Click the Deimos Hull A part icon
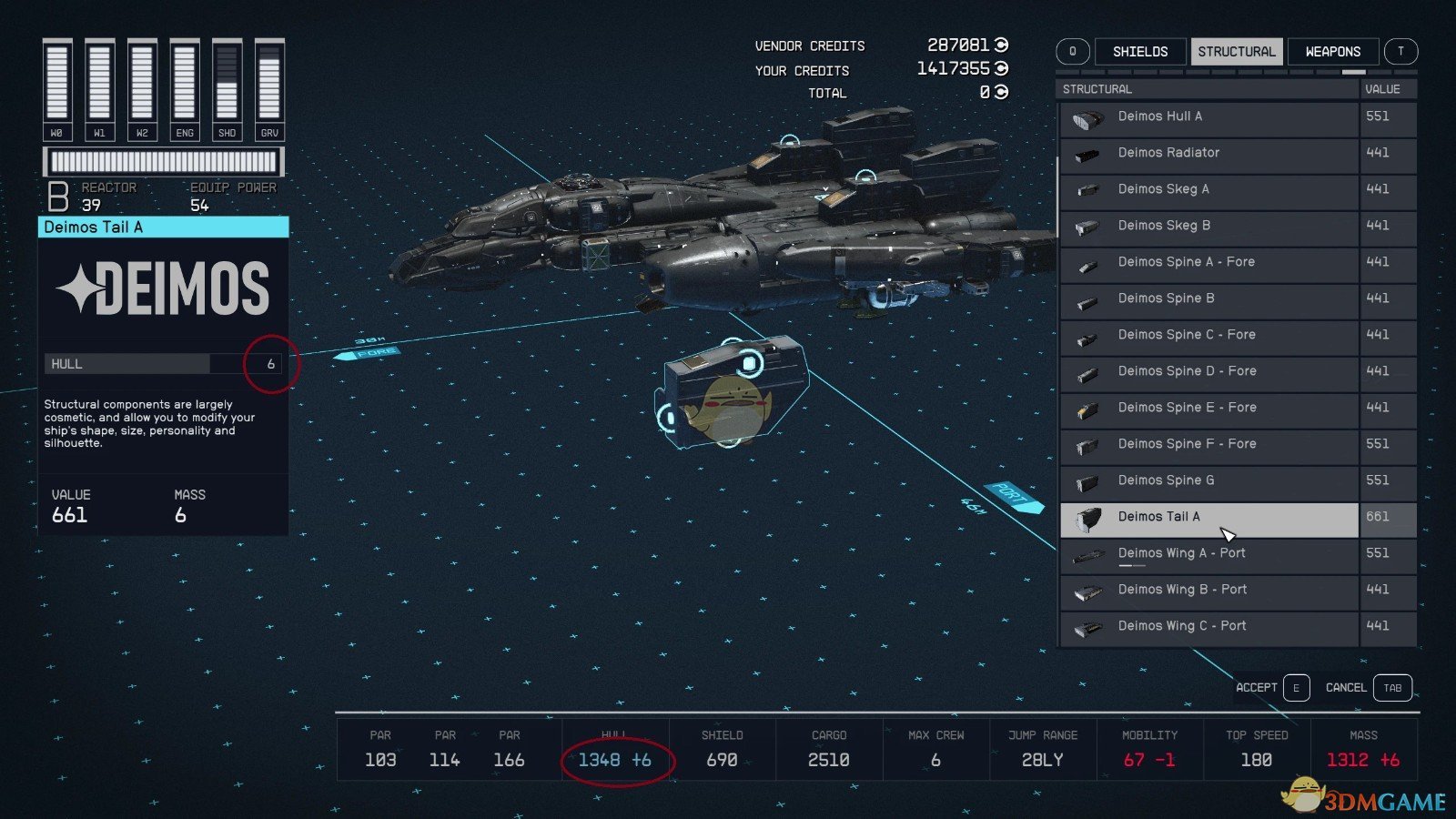The image size is (1456, 819). coord(1087,116)
